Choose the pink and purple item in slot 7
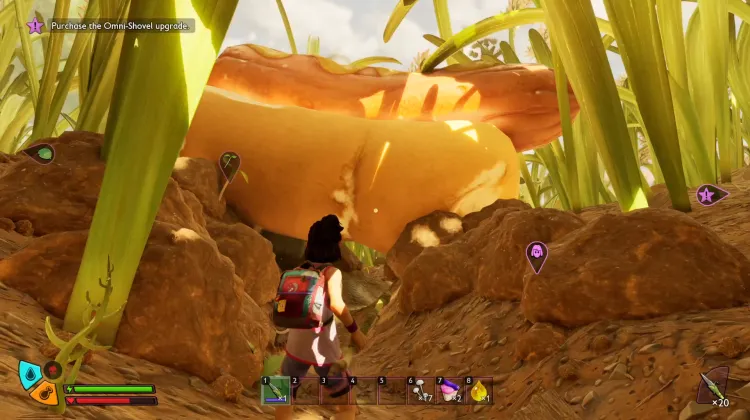Image resolution: width=750 pixels, height=420 pixels. 449,391
